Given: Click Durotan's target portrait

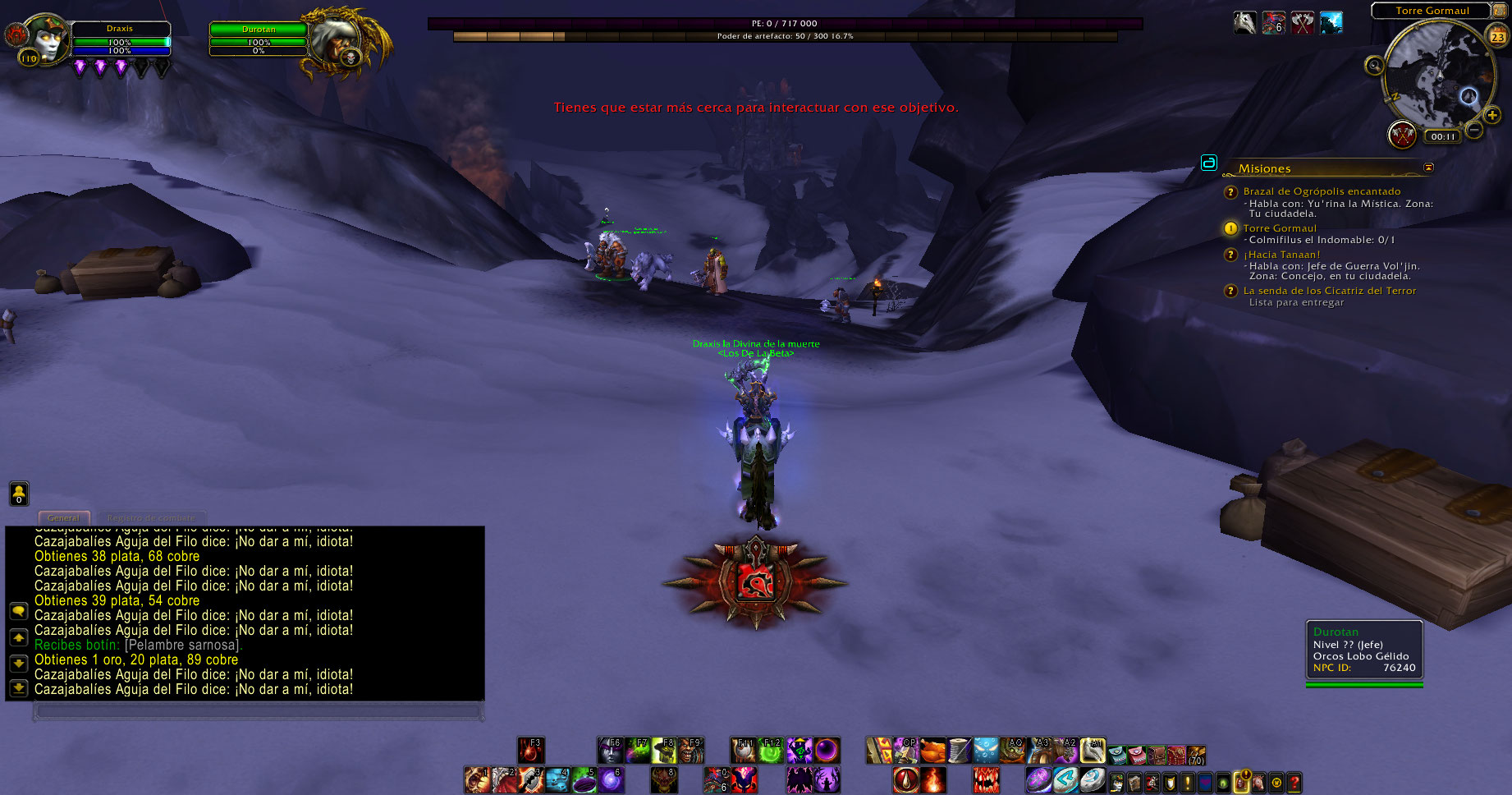Looking at the screenshot, I should [340, 41].
